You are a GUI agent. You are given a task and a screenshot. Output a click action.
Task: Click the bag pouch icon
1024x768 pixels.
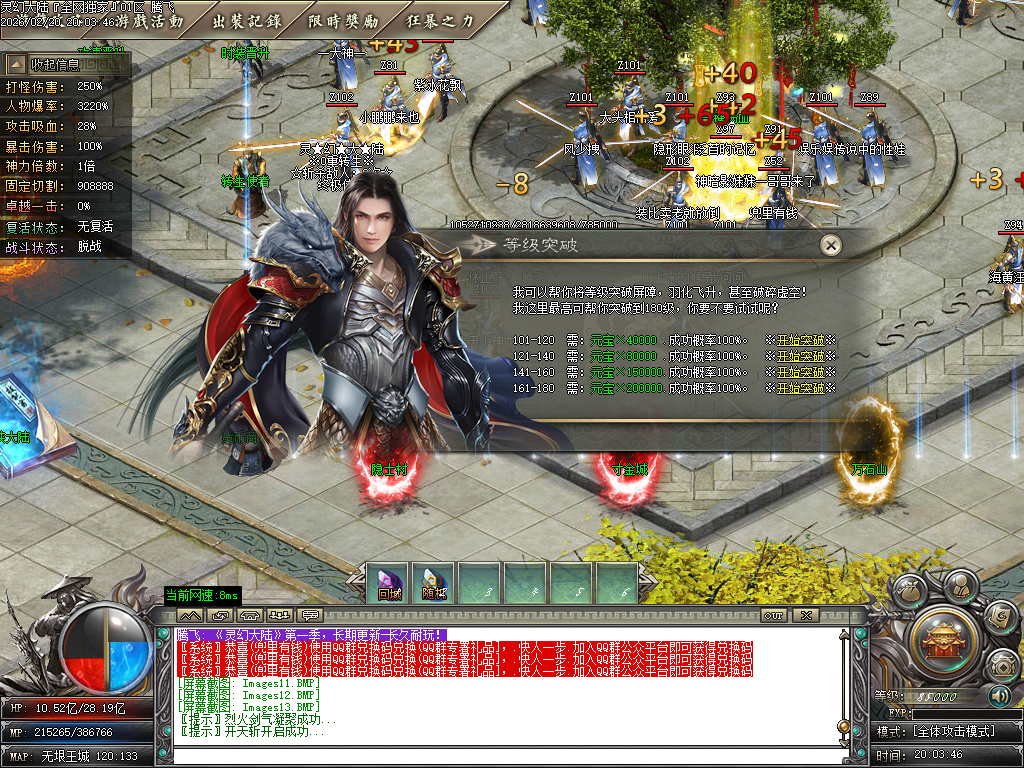tap(908, 592)
